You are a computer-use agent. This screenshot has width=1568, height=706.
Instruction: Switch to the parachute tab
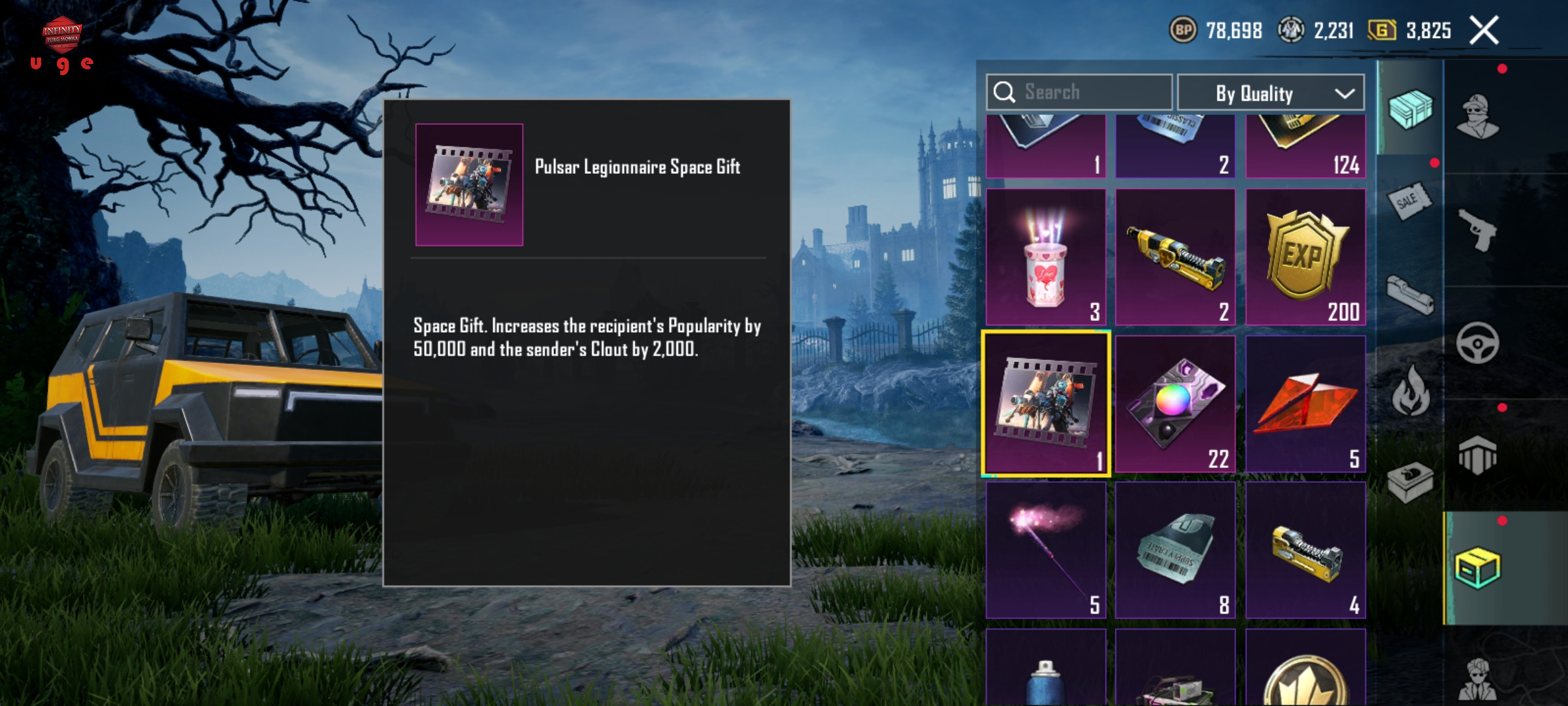coord(1478,455)
